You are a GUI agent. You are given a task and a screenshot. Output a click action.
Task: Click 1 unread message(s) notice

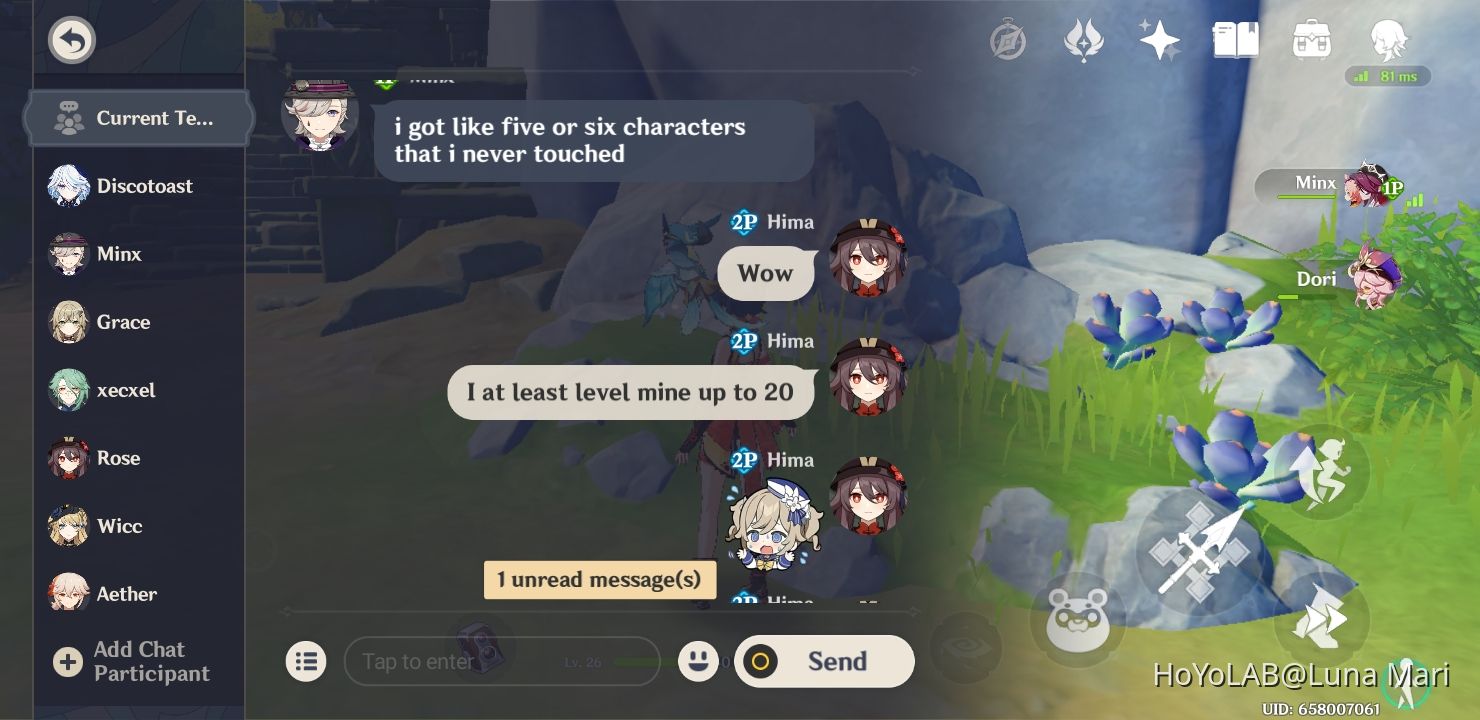(x=599, y=580)
